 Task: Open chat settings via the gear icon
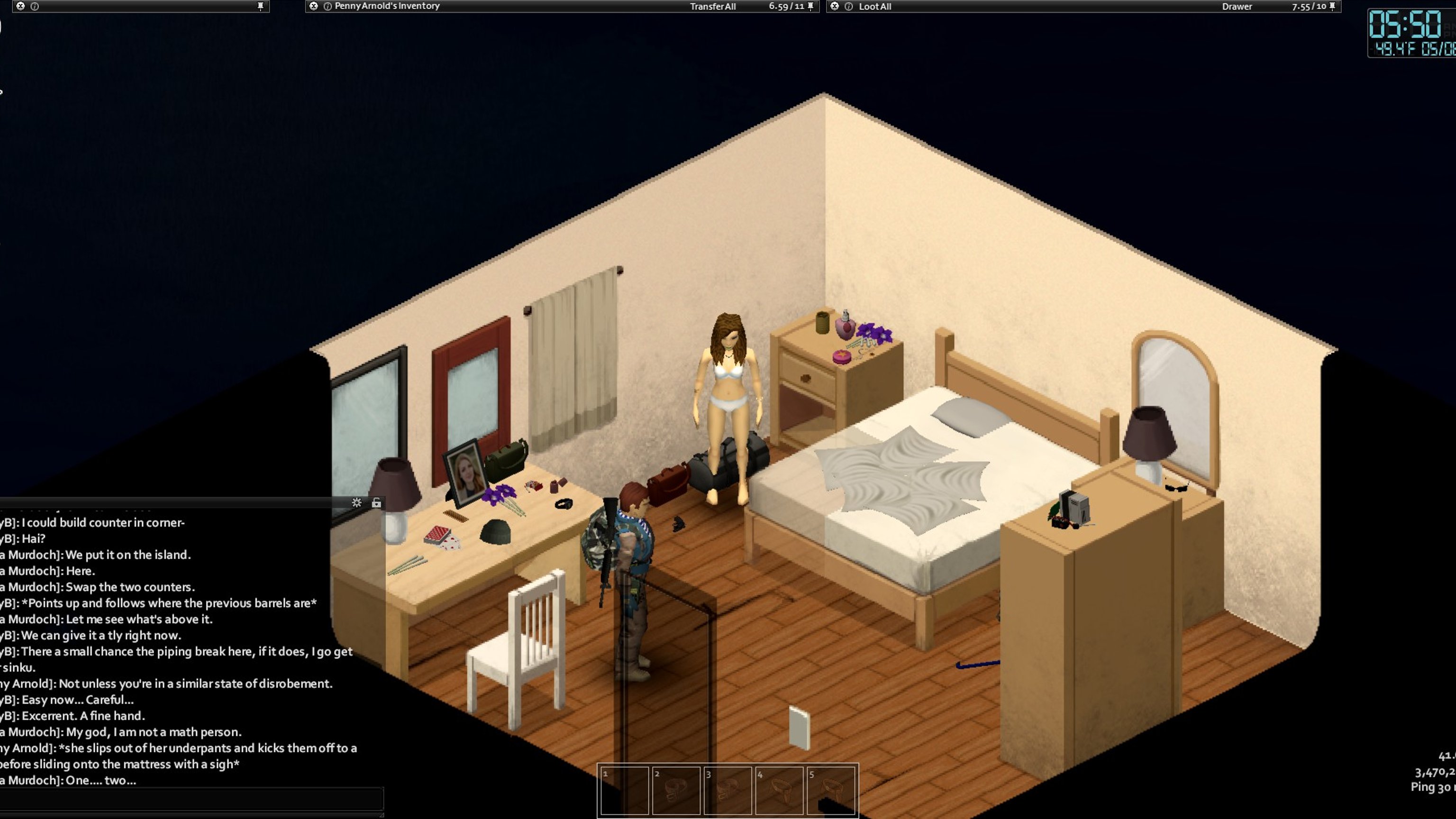[356, 502]
